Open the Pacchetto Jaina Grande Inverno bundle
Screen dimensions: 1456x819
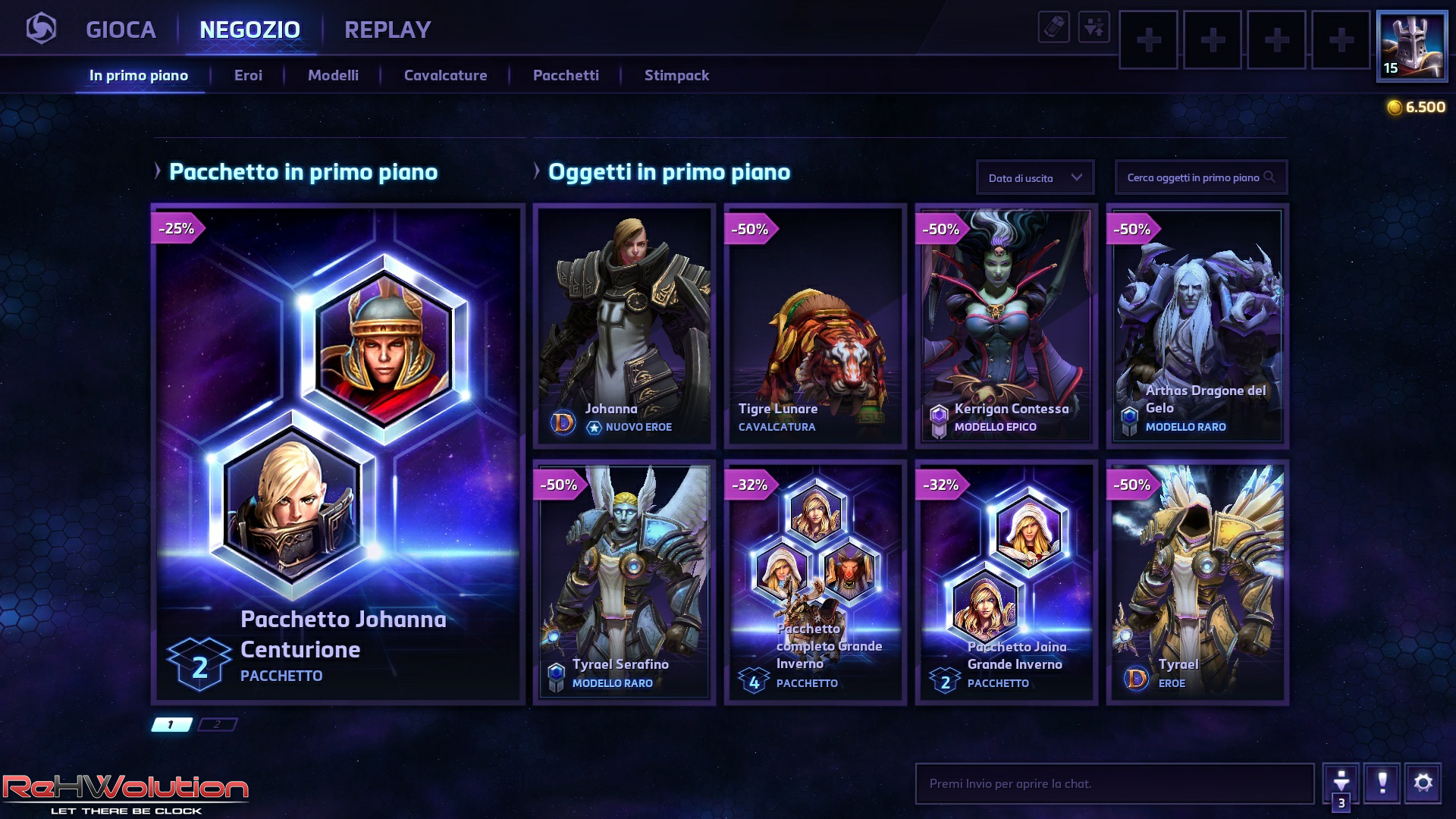(x=1006, y=582)
